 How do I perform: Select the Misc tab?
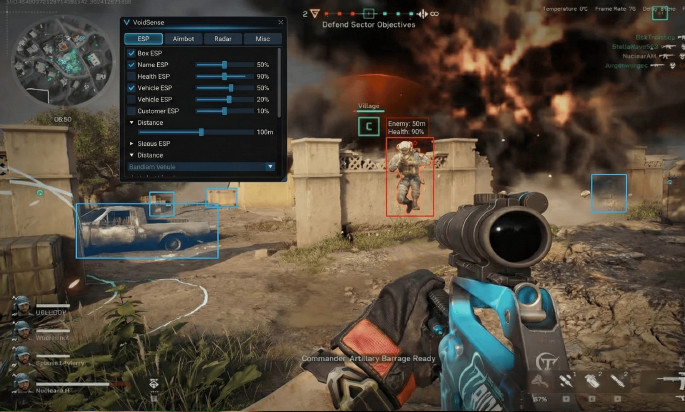tap(262, 39)
